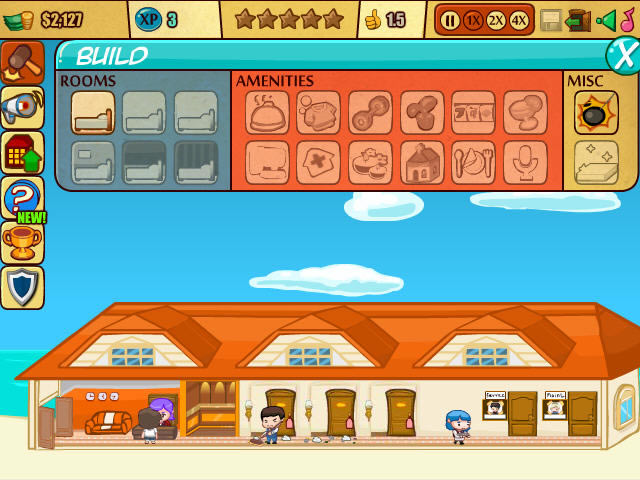Open the megaphone advertising menu

coord(22,108)
